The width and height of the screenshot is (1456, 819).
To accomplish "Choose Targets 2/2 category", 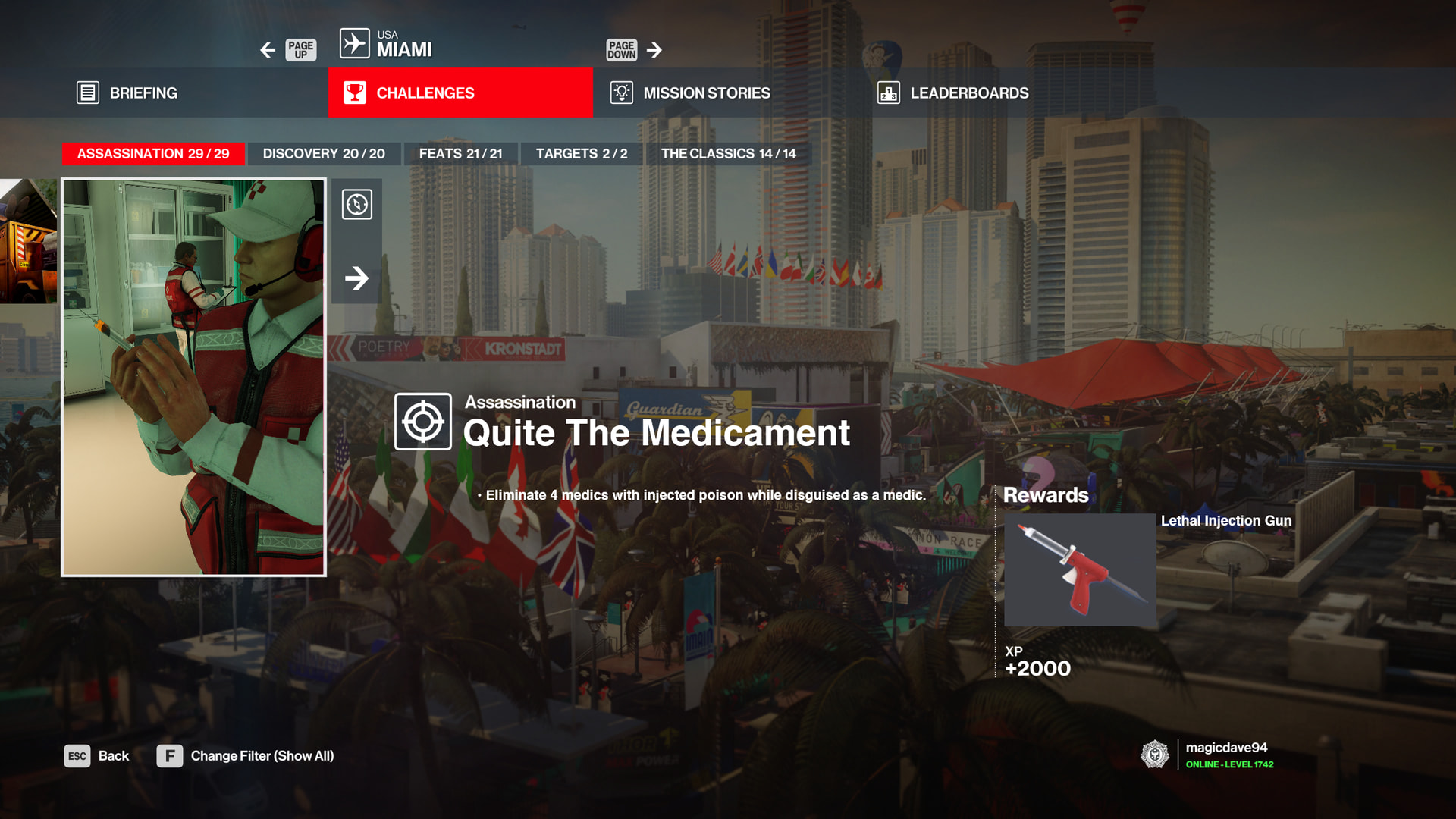I will coord(582,153).
